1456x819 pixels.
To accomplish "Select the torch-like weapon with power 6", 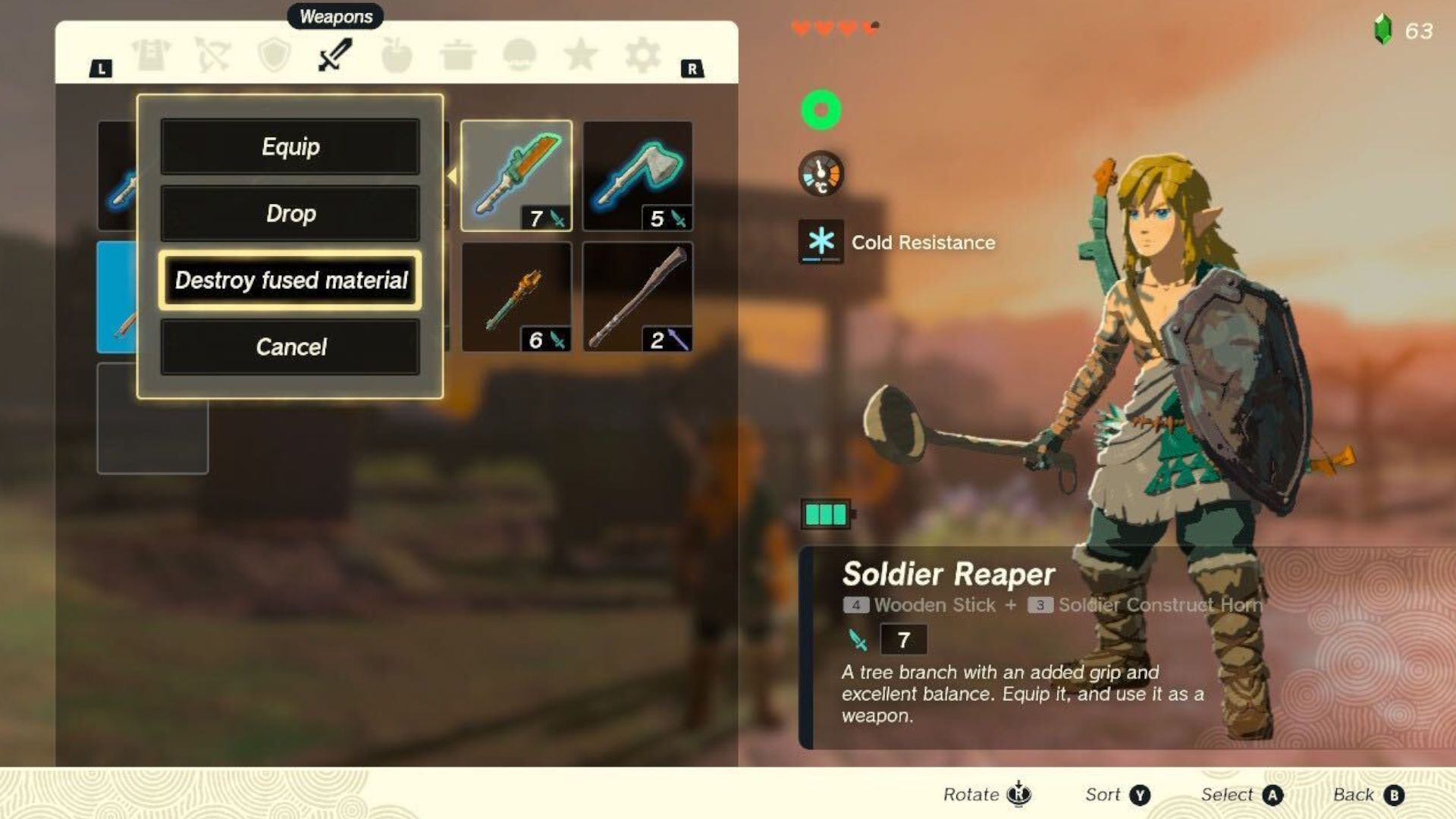I will click(x=516, y=297).
